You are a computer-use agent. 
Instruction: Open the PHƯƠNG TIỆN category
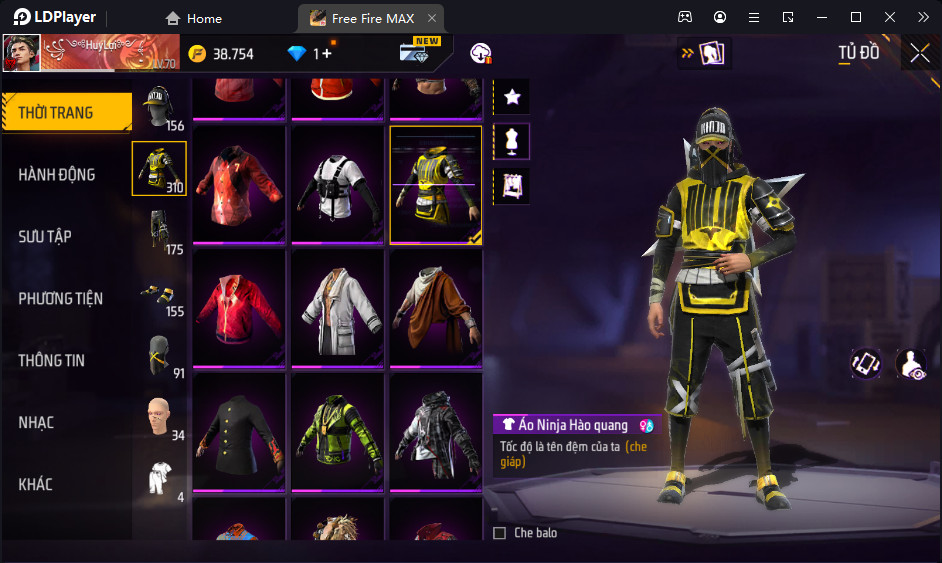pos(61,299)
